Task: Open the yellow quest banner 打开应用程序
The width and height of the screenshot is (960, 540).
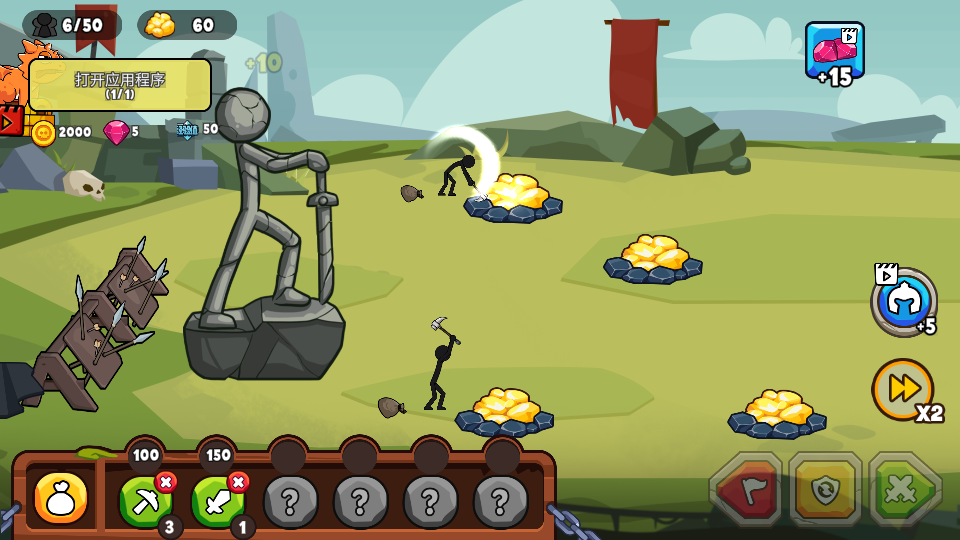Action: 120,85
